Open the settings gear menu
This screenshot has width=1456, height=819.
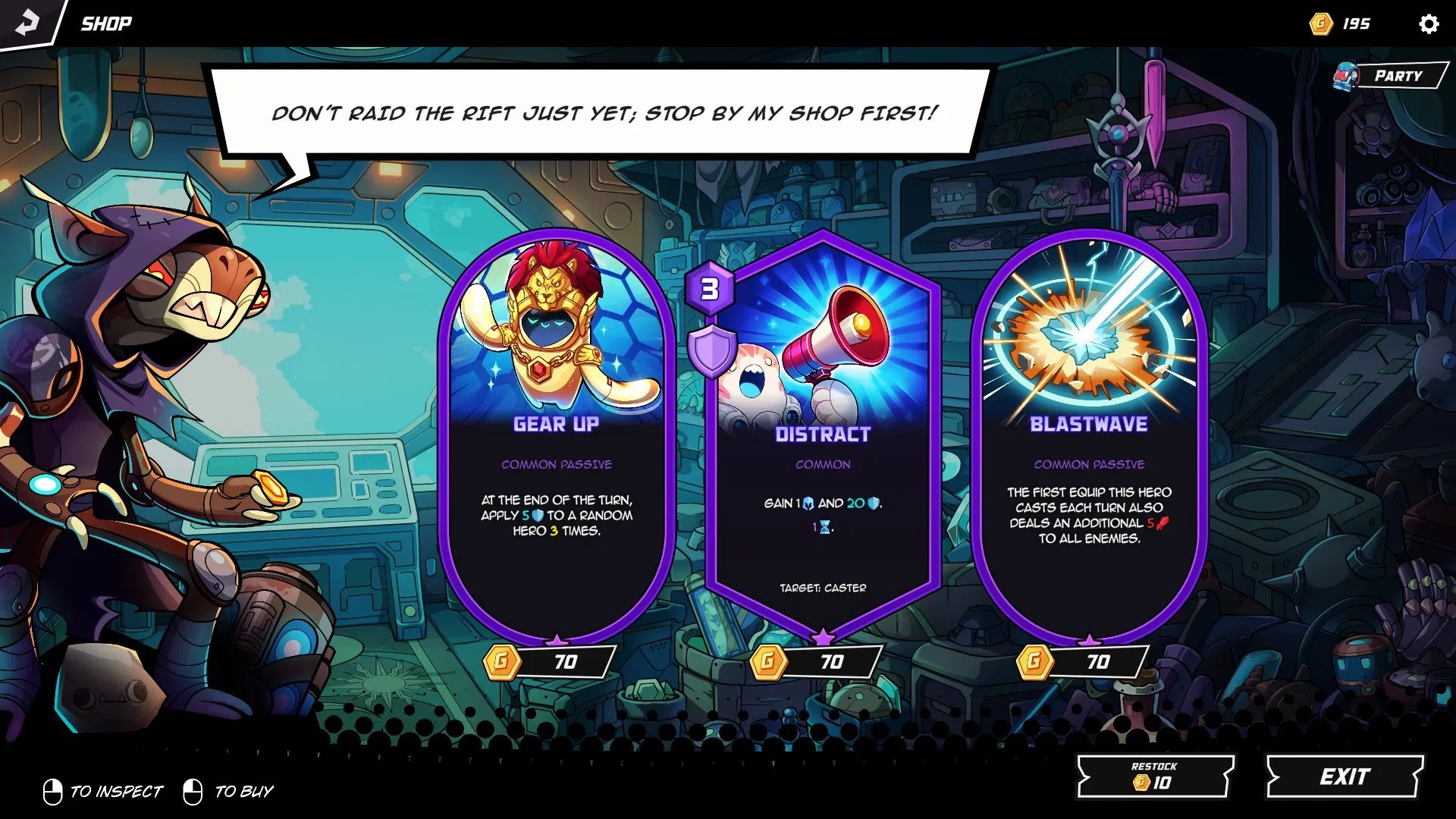click(x=1428, y=24)
